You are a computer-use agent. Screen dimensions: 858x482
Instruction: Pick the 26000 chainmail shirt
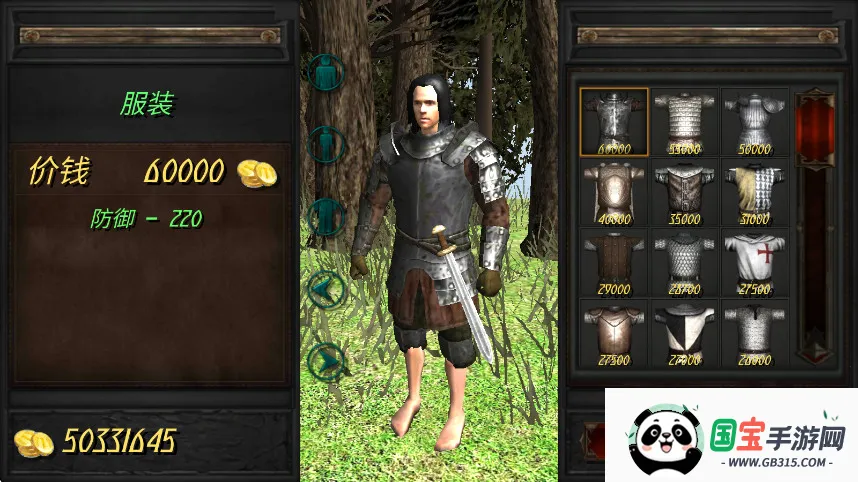[x=755, y=334]
